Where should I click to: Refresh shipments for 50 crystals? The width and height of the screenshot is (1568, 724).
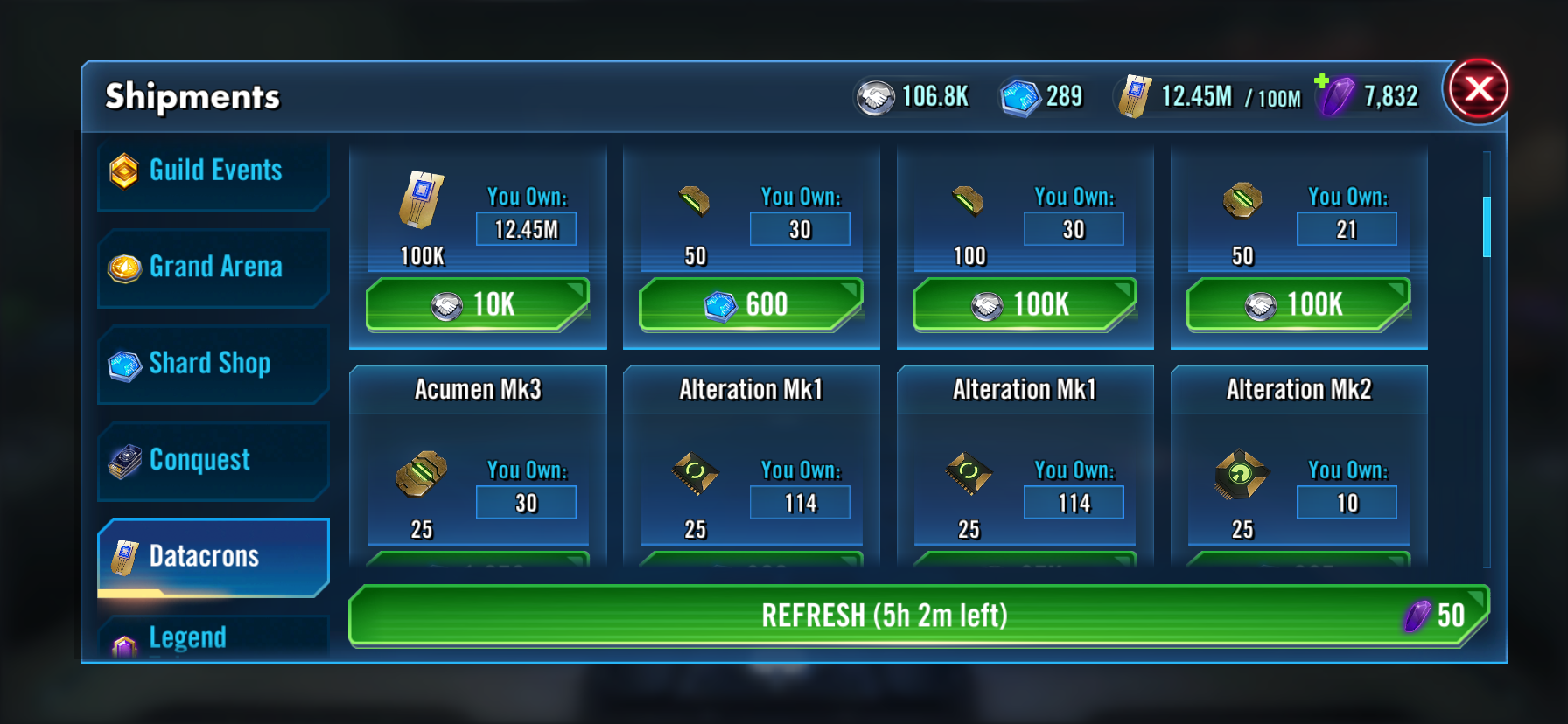pos(918,616)
